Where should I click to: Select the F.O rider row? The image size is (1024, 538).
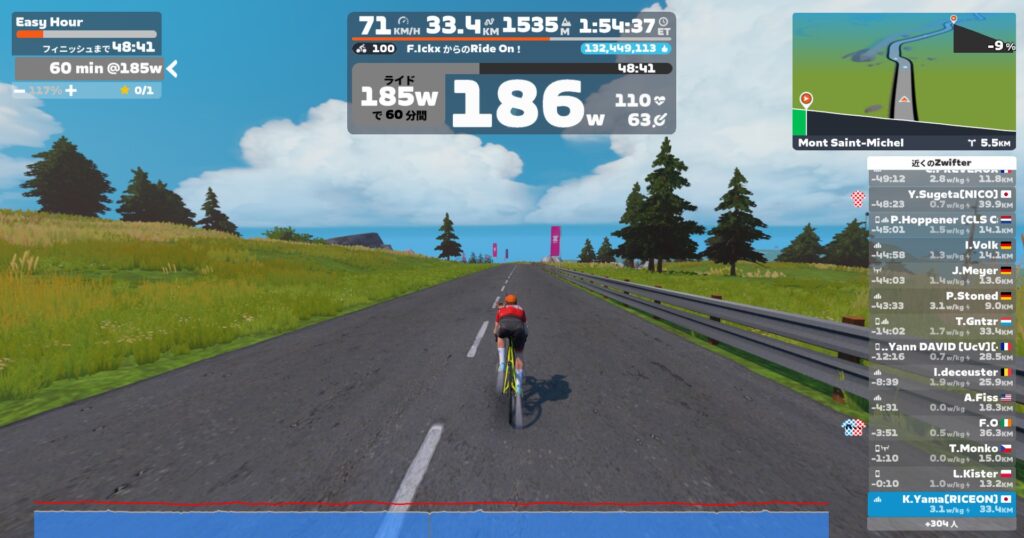coord(941,428)
